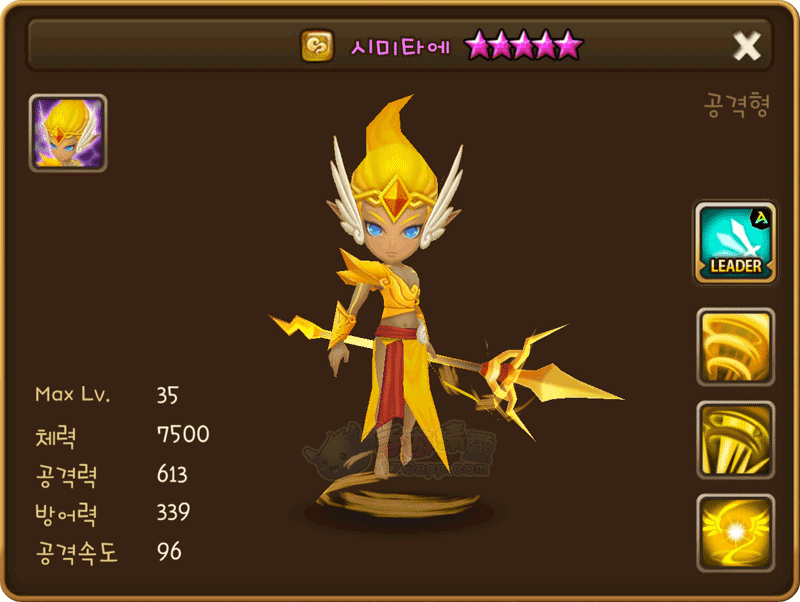
Task: Select the golden light beam skill icon
Action: (x=735, y=440)
